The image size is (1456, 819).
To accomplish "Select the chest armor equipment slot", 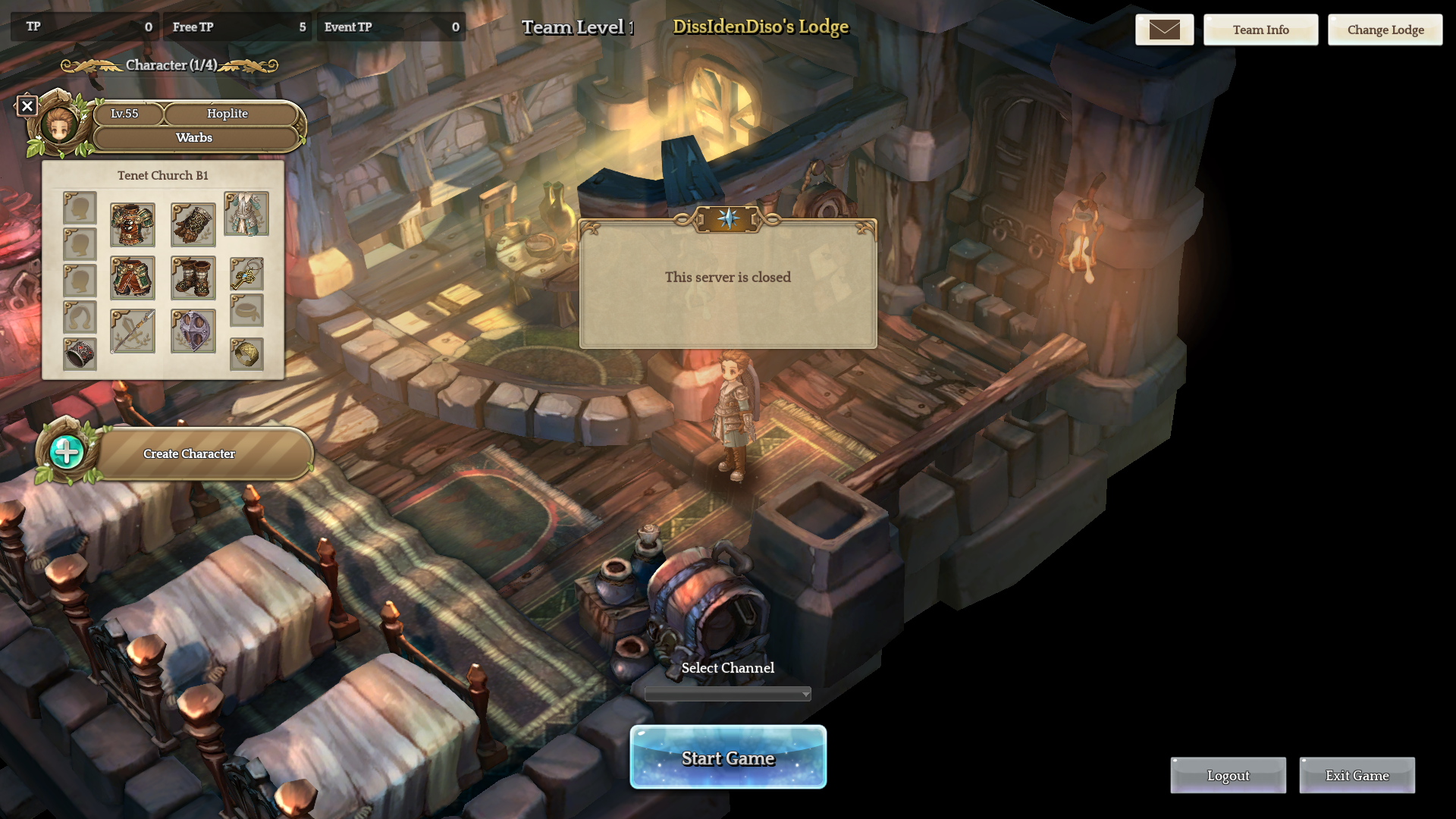I will tap(133, 224).
